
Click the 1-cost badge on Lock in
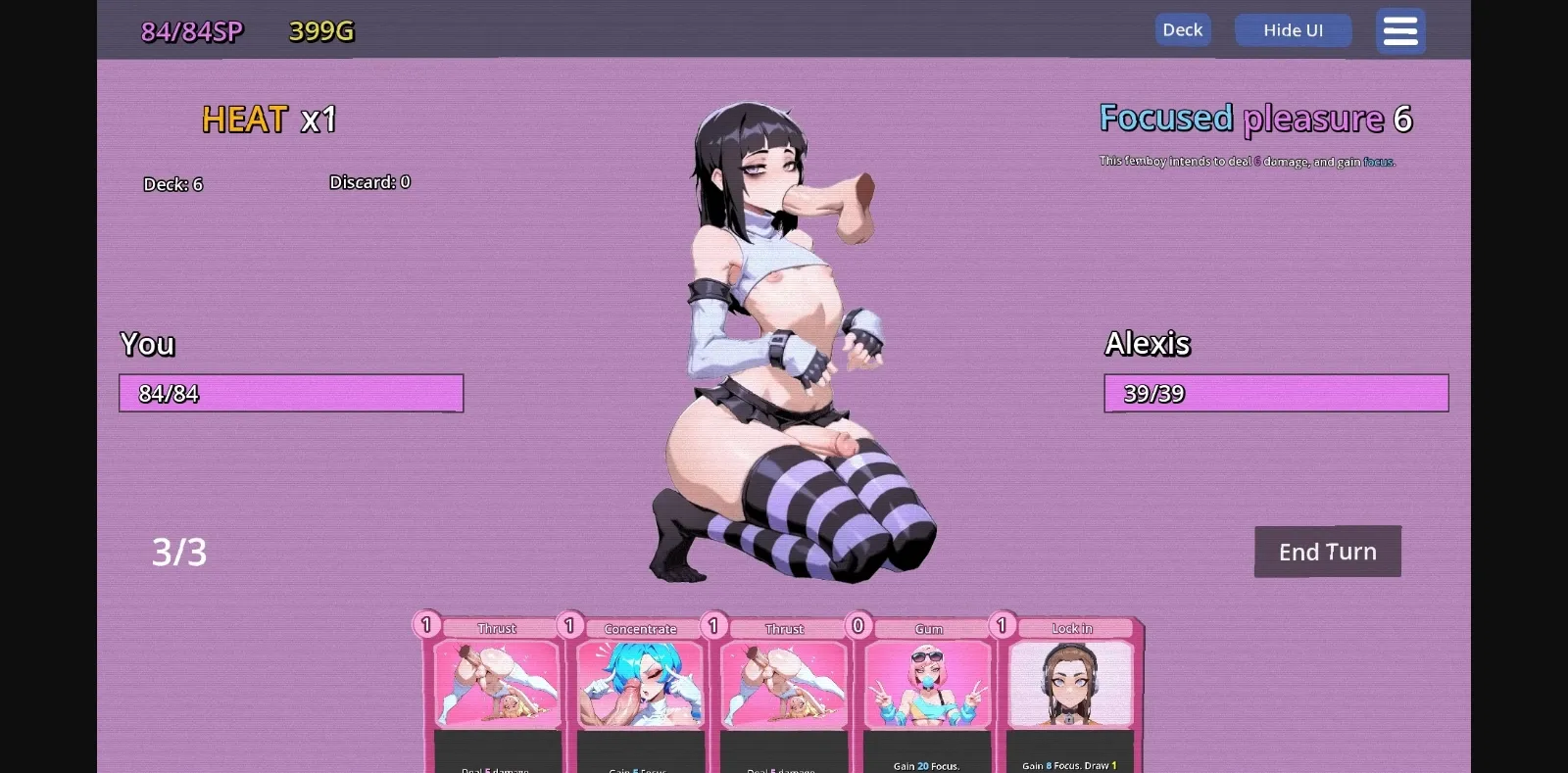coord(1002,624)
